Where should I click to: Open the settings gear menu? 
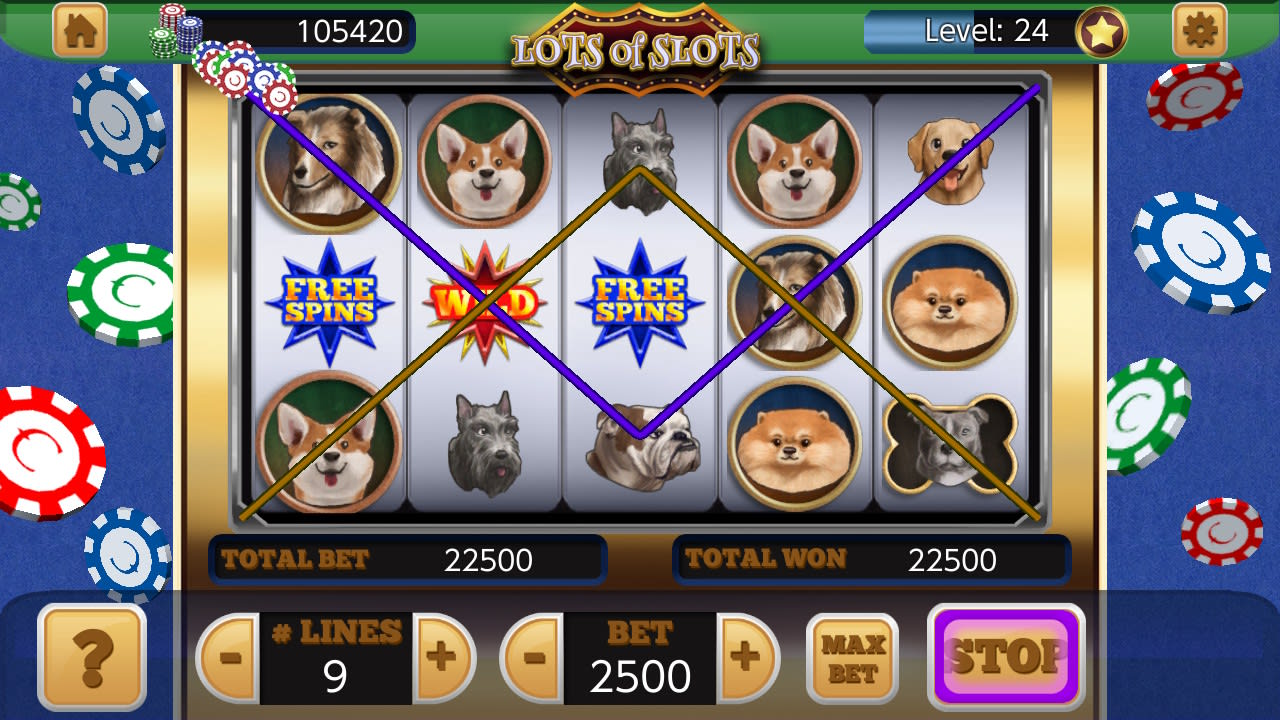[x=1198, y=30]
